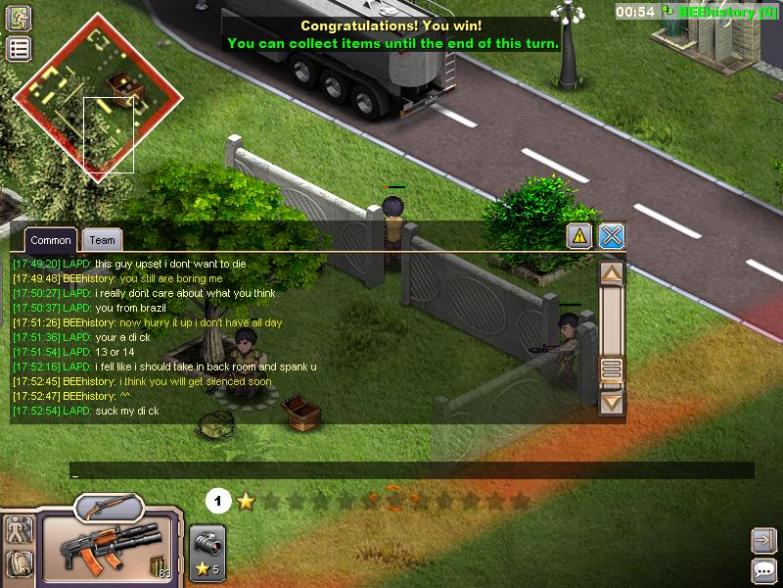Switch to the Team chat tab
783x588 pixels.
point(102,240)
